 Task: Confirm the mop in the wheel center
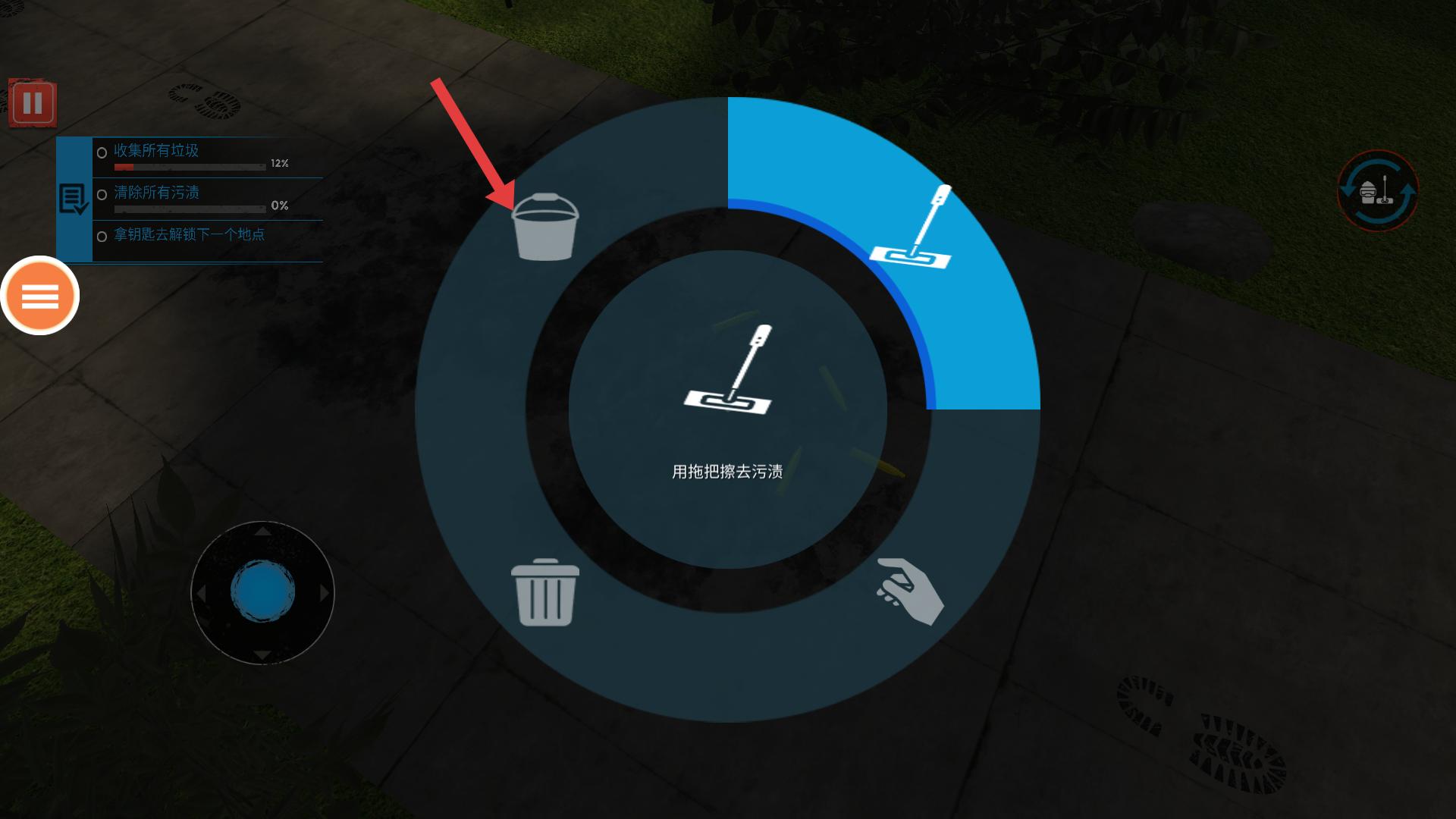[x=727, y=372]
